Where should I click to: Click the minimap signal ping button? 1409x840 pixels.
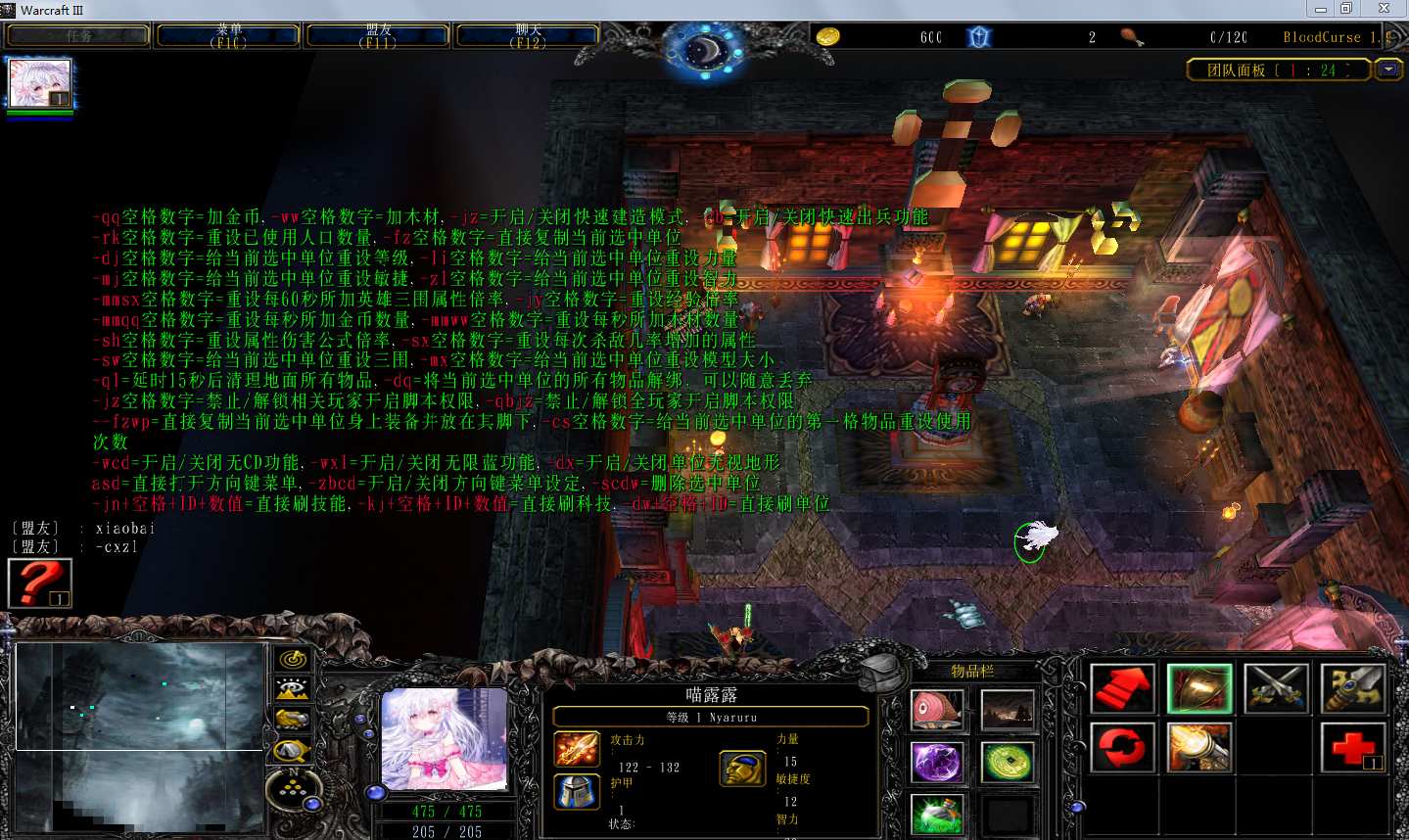(291, 659)
